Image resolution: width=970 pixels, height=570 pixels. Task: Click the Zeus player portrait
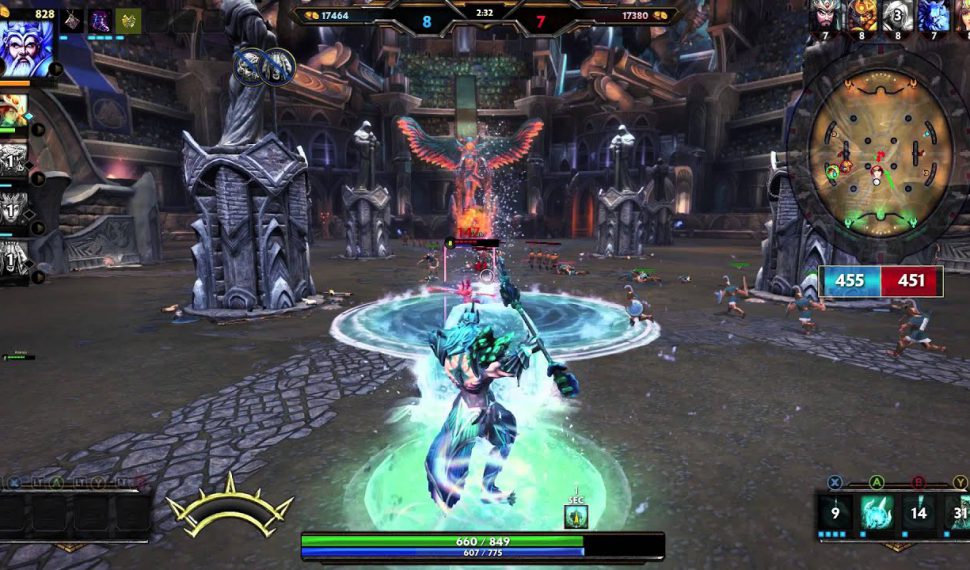(27, 49)
